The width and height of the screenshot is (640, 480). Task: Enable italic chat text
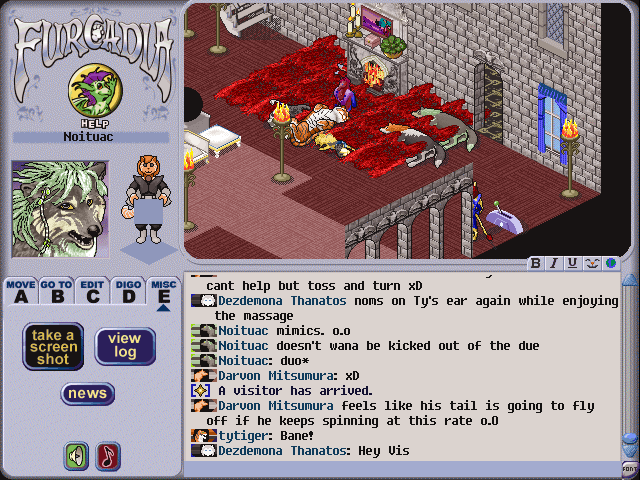554,263
